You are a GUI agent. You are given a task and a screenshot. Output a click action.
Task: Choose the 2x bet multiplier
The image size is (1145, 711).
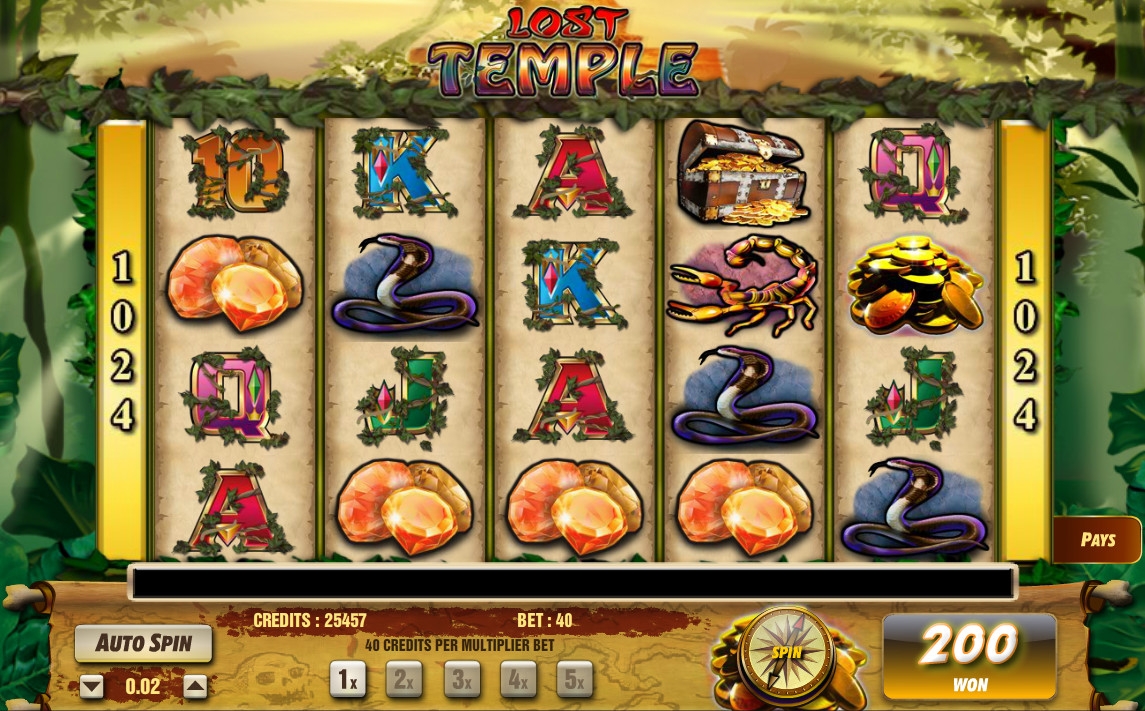click(x=404, y=680)
